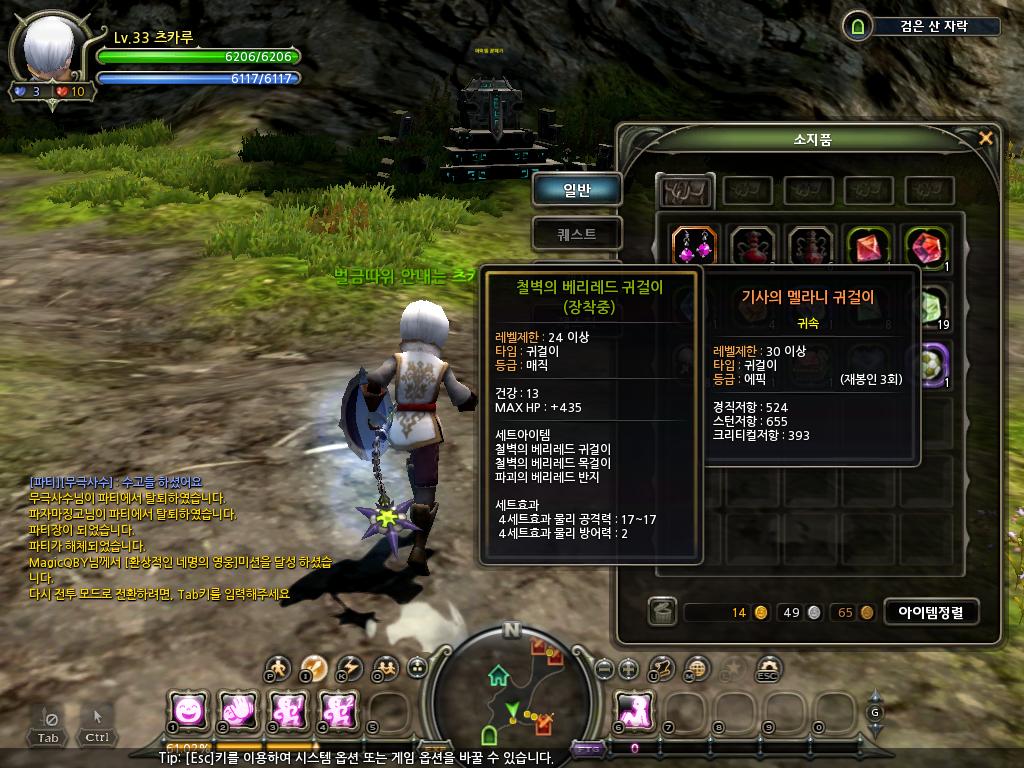The width and height of the screenshot is (1024, 768).
Task: Click the white-haired character portrait
Action: 50,52
